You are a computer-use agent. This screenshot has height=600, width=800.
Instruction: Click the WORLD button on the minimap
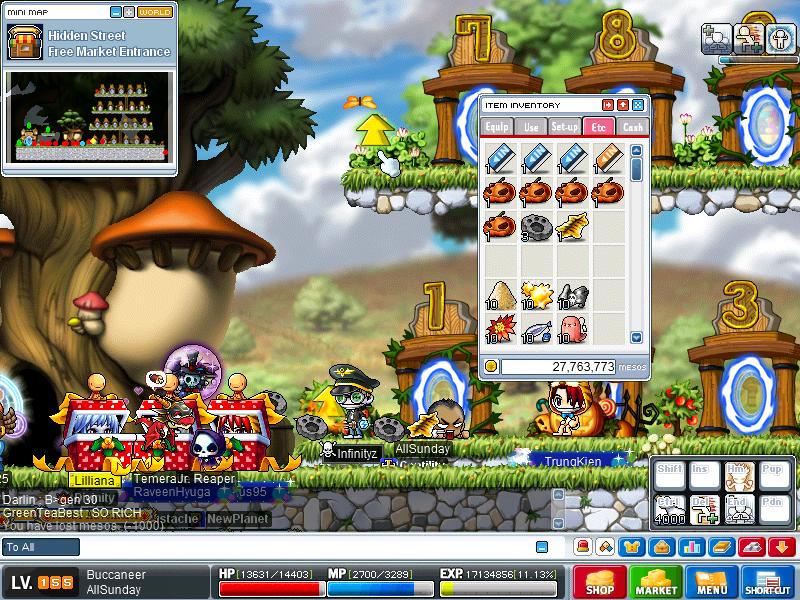154,12
